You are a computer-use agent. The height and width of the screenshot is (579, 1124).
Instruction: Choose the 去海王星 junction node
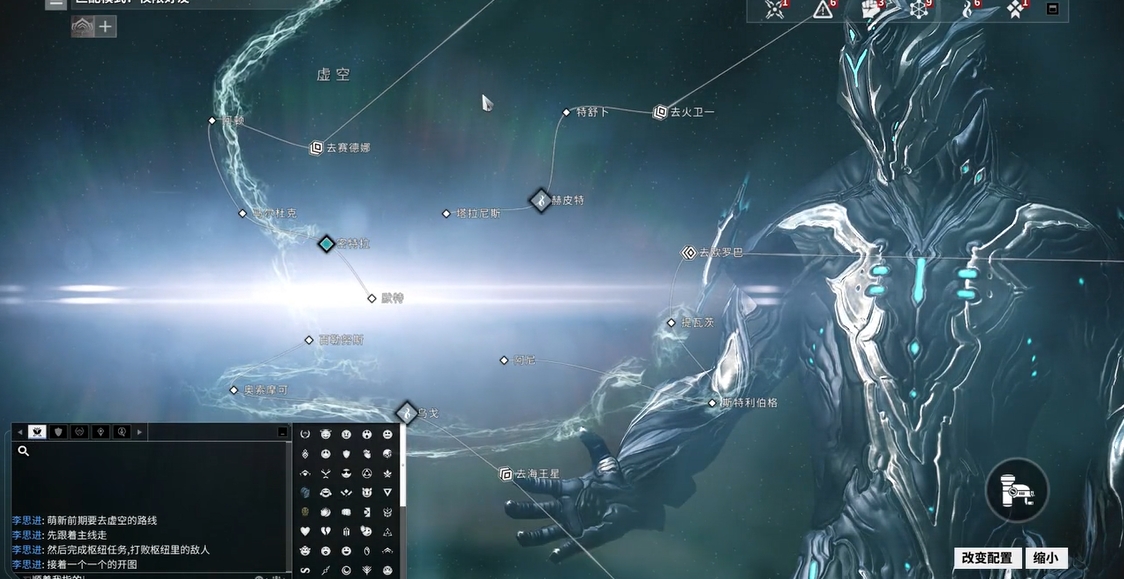tap(506, 474)
